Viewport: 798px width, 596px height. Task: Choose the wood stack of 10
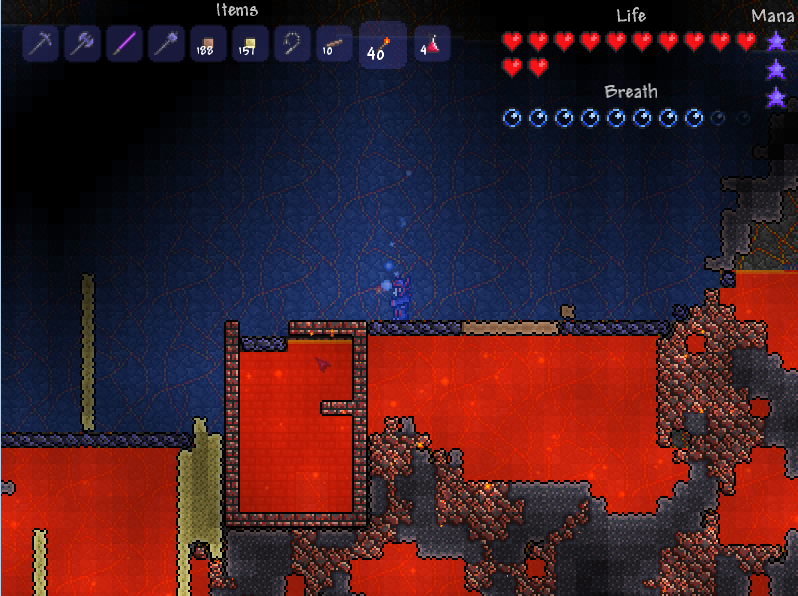click(x=334, y=44)
